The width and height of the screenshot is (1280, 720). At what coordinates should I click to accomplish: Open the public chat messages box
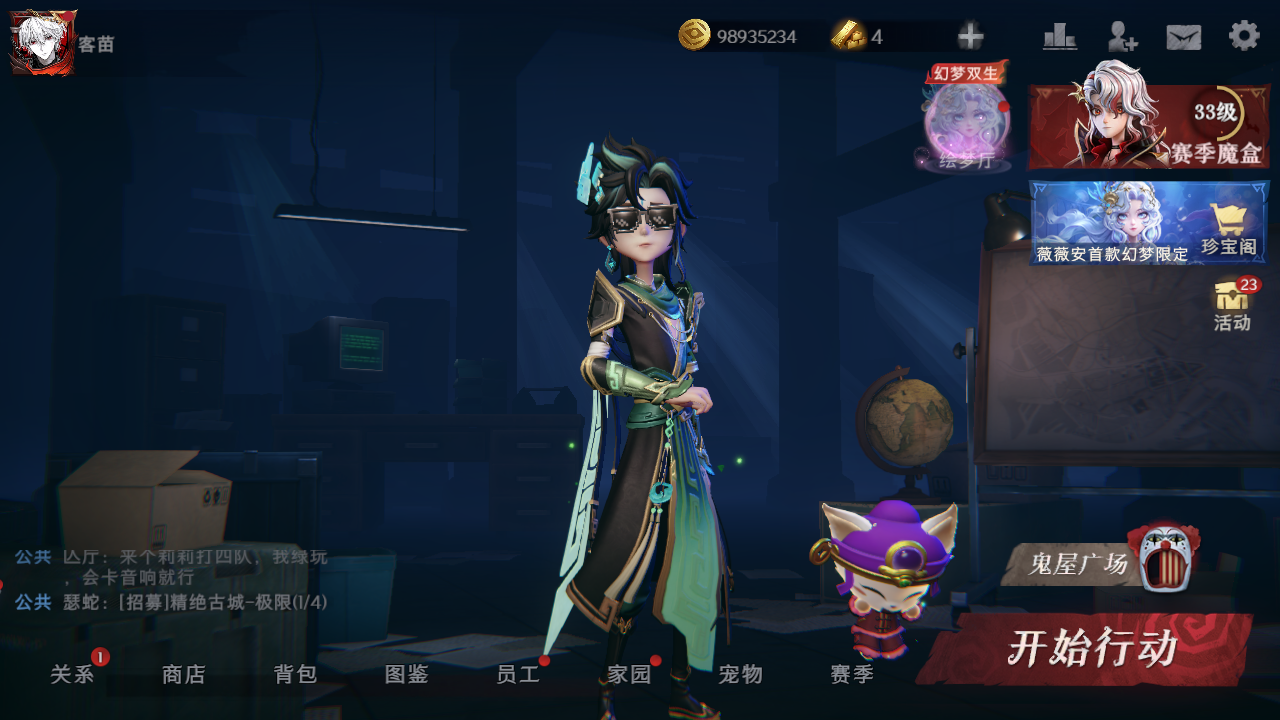click(170, 580)
